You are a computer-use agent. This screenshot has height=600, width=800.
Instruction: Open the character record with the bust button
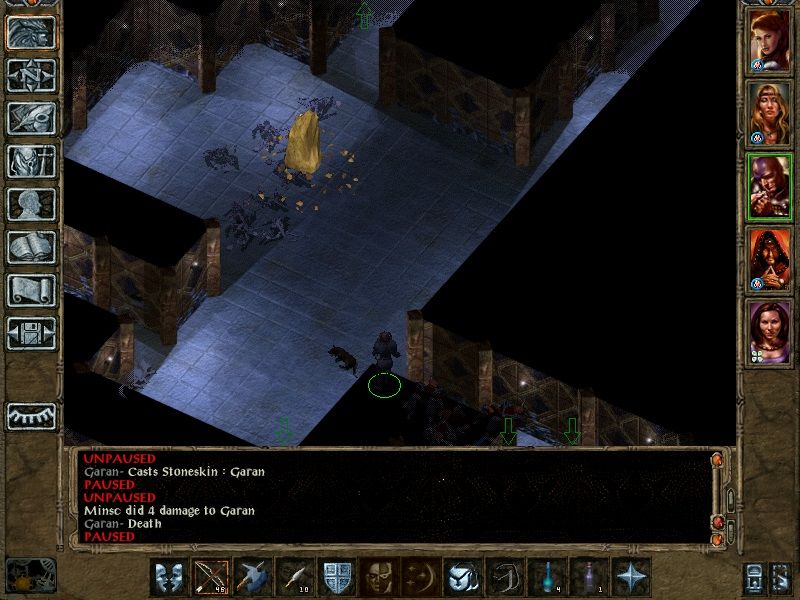pos(32,204)
